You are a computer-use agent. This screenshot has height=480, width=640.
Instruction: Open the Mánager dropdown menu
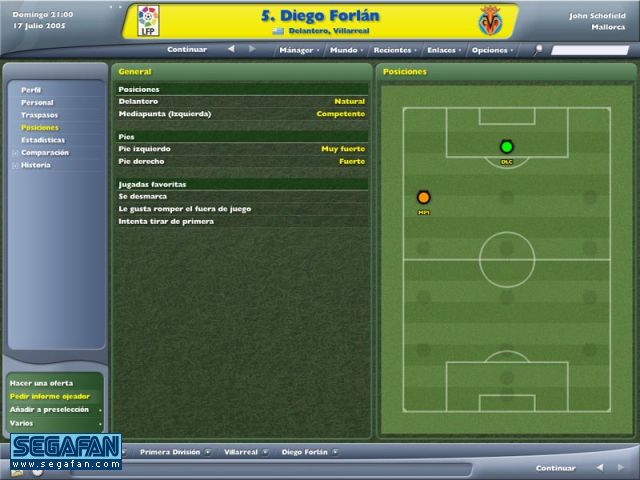[298, 49]
